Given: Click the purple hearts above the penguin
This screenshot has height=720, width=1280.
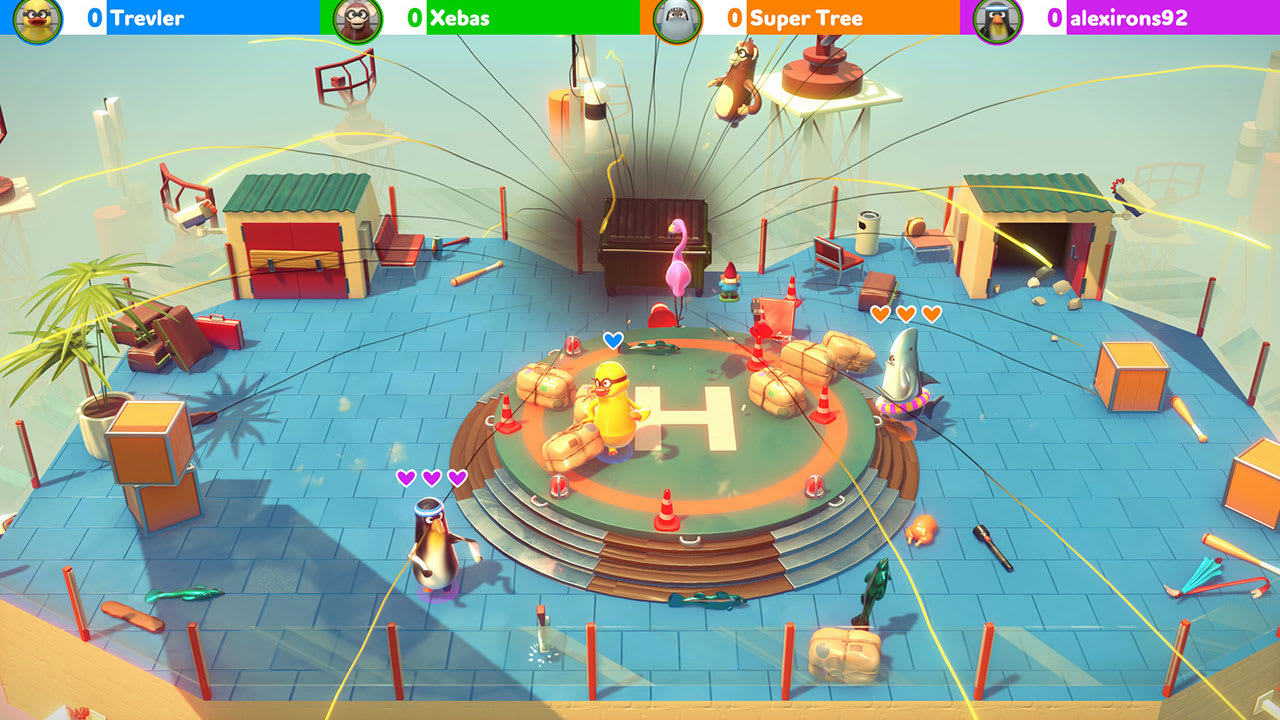Looking at the screenshot, I should pos(430,478).
